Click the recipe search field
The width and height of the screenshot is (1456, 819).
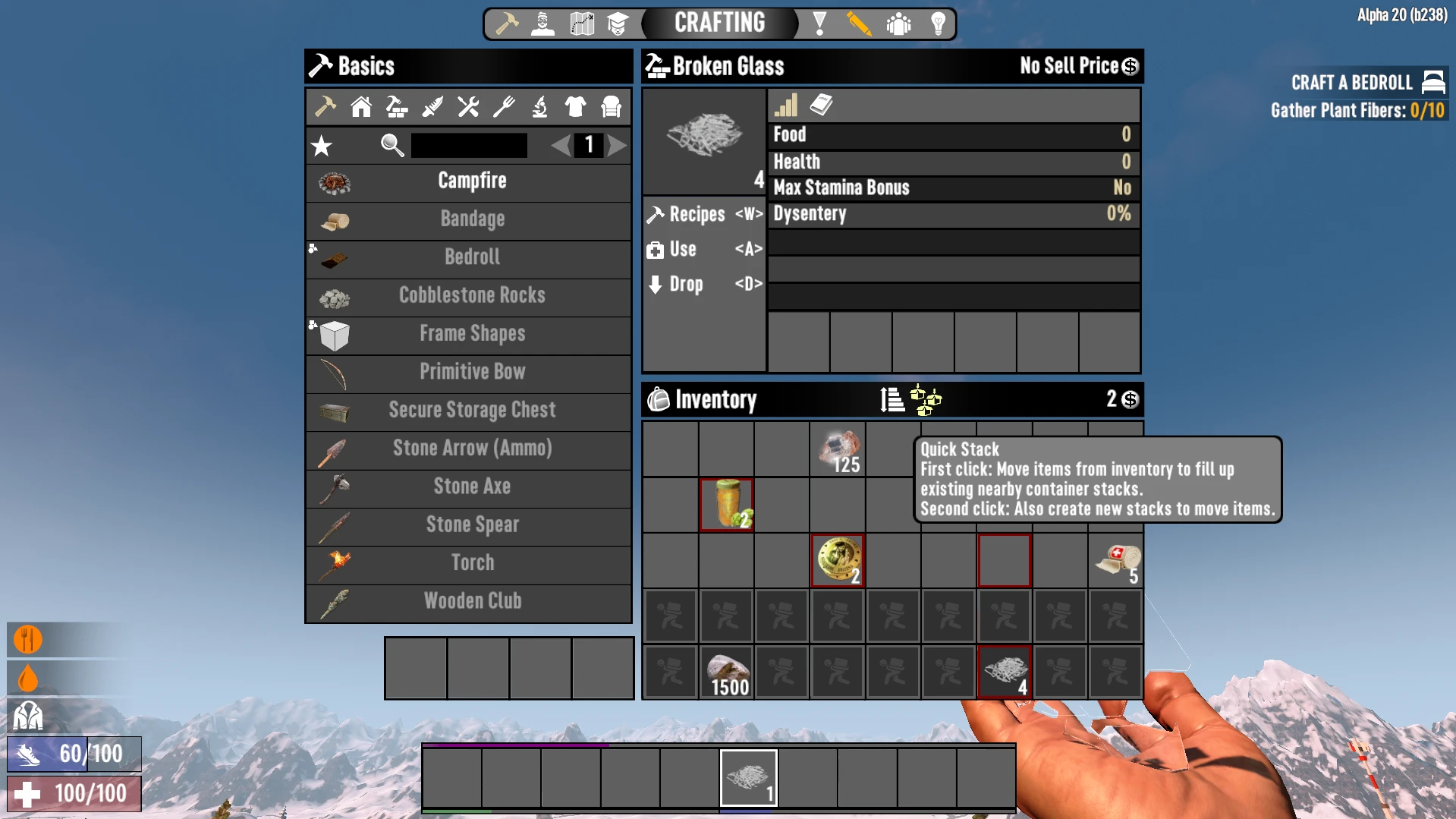click(469, 145)
